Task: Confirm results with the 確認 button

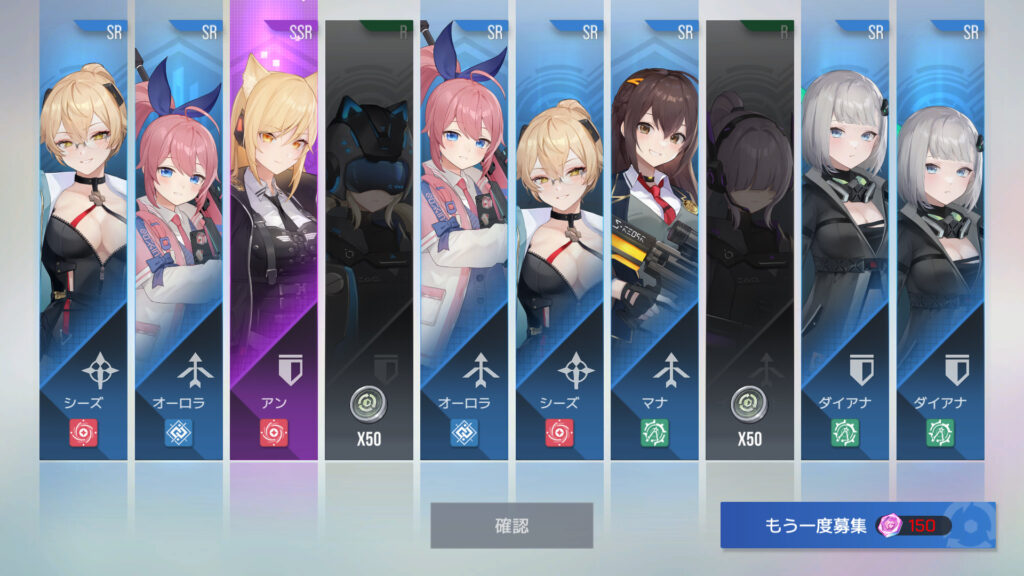Action: point(511,525)
